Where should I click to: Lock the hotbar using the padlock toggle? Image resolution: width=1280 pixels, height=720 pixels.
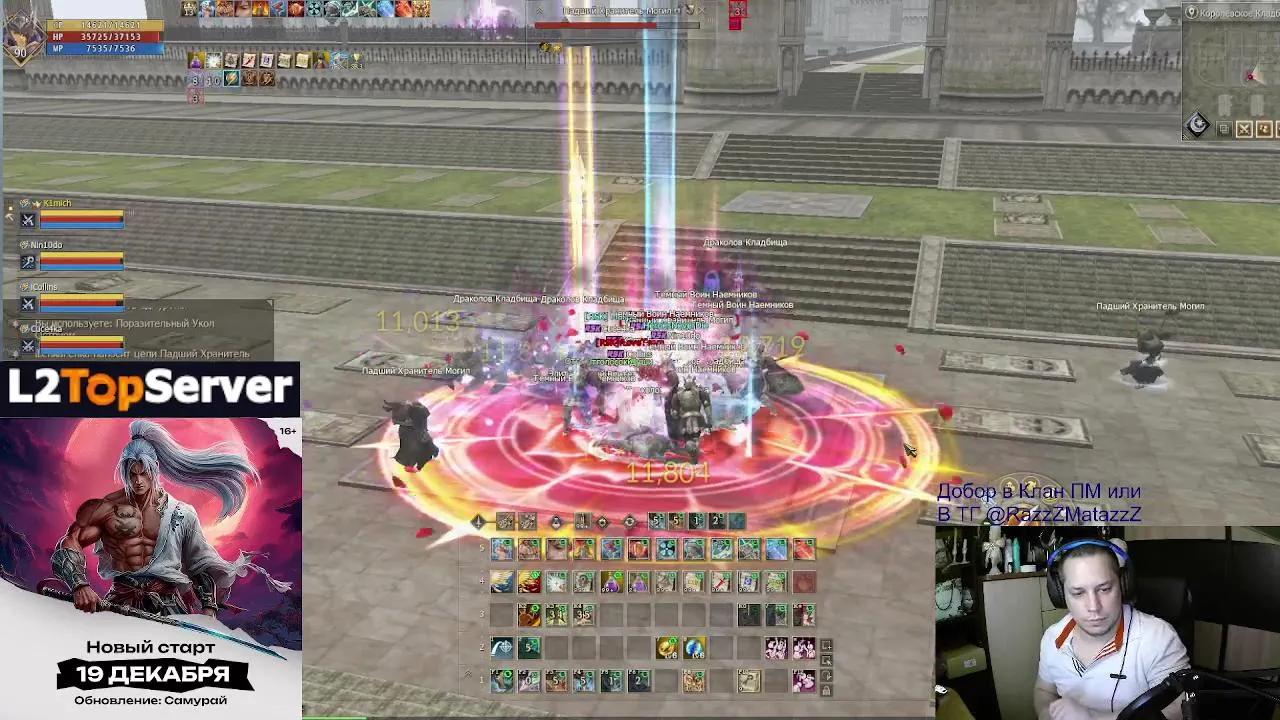825,690
